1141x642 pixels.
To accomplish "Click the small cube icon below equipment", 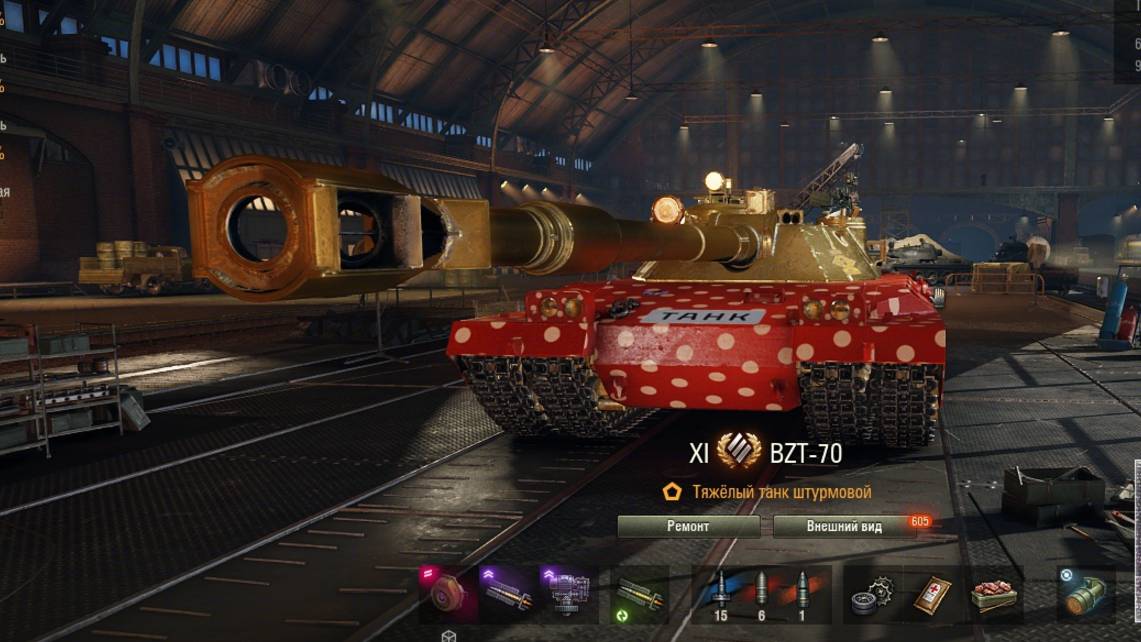I will [449, 636].
